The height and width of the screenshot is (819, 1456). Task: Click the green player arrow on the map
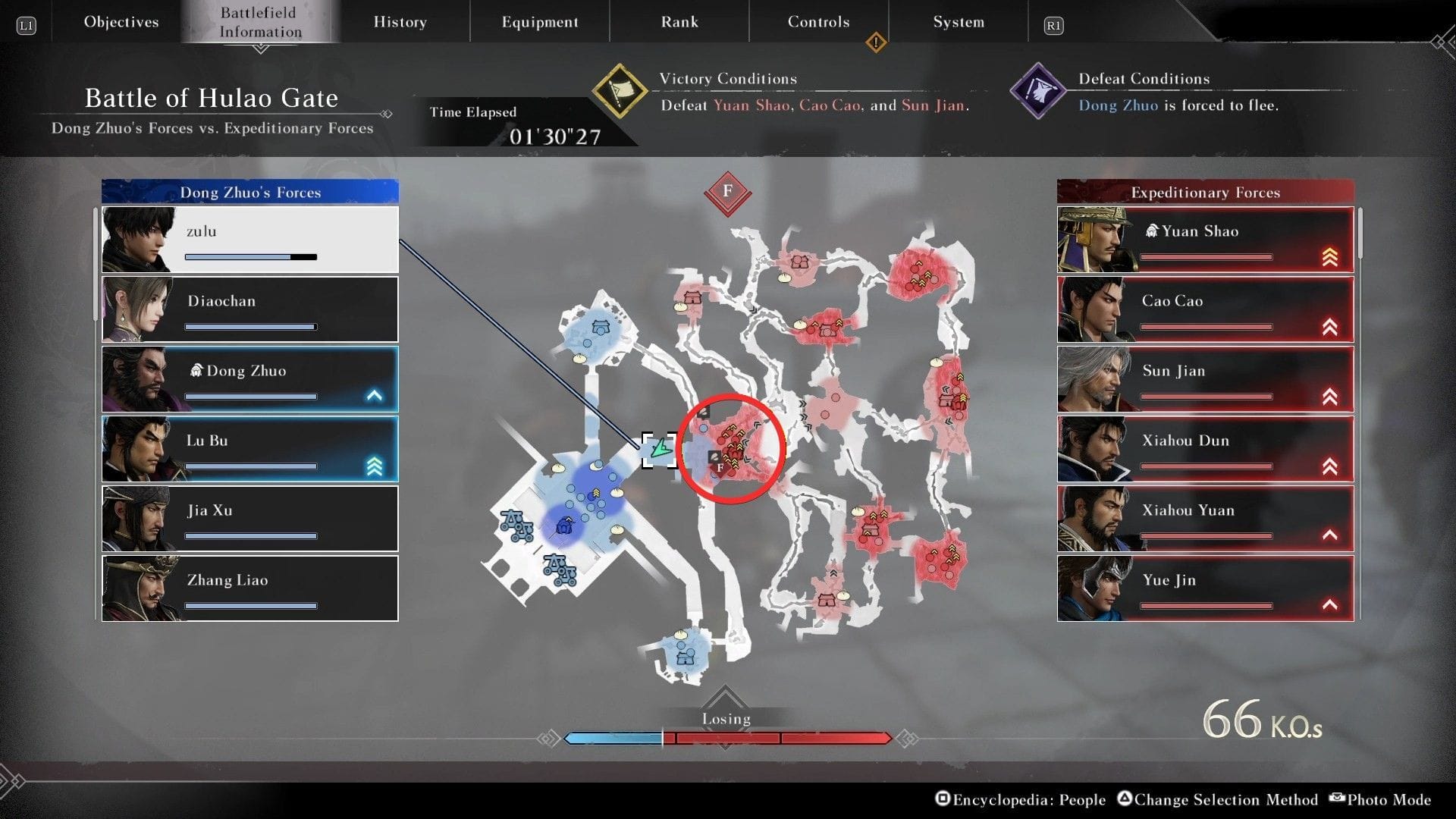pos(661,449)
